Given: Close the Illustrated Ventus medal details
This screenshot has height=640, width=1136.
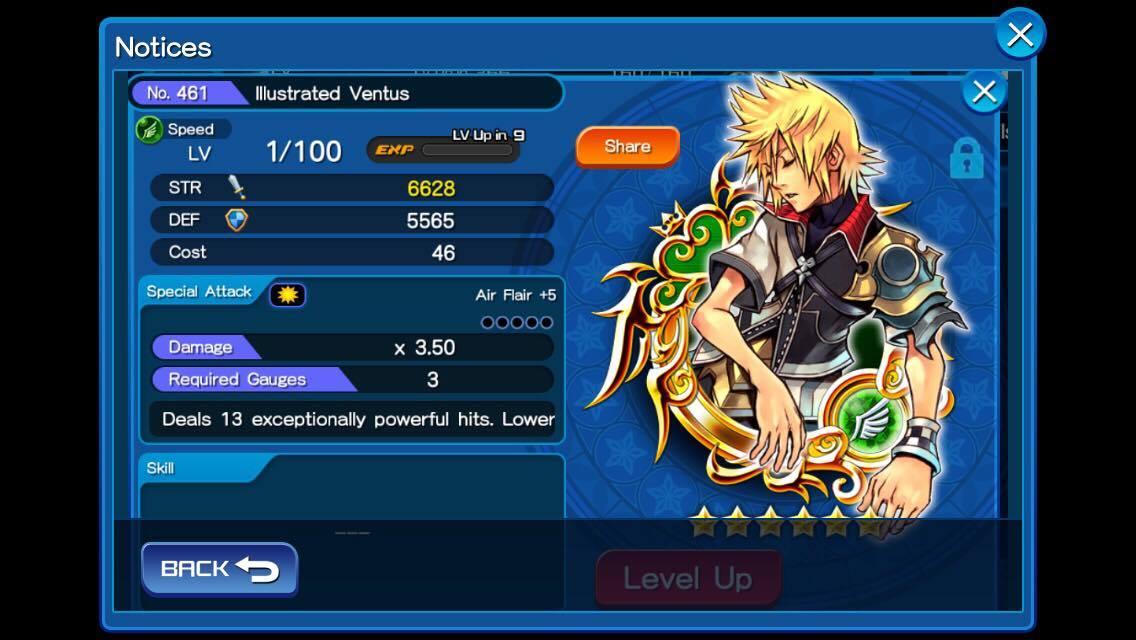Looking at the screenshot, I should click(x=984, y=92).
